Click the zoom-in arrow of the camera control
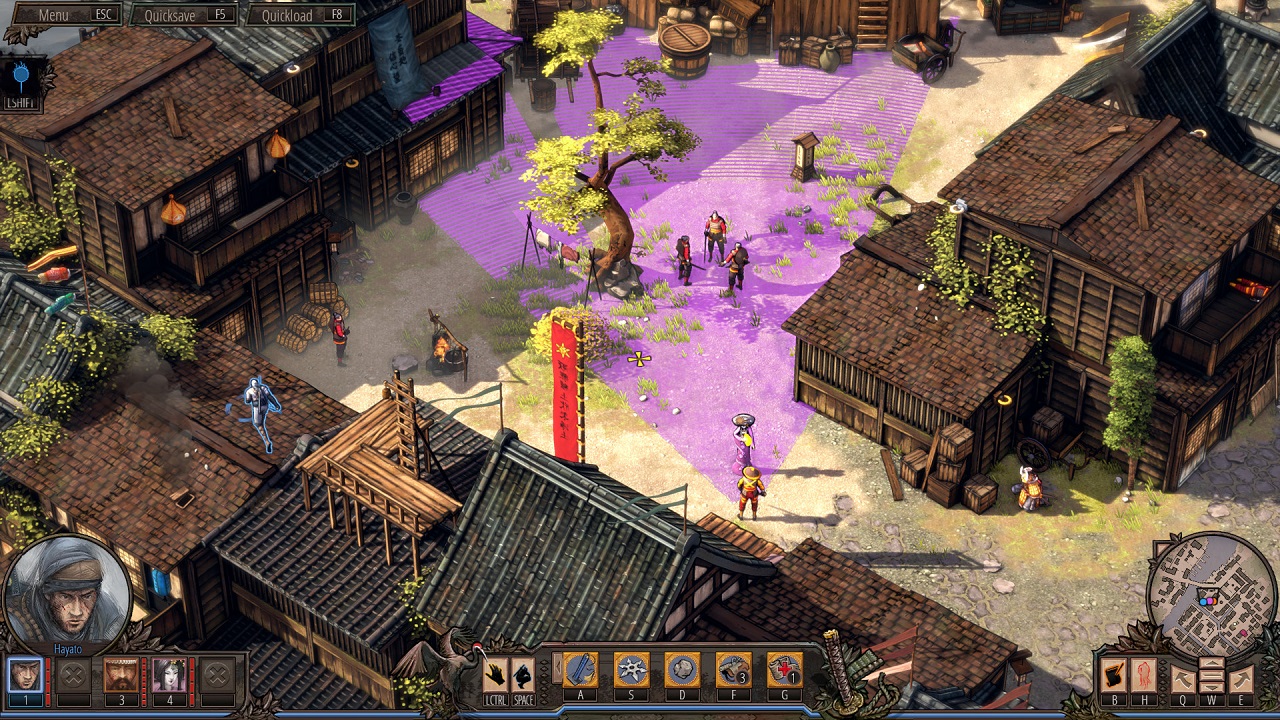Image resolution: width=1280 pixels, height=720 pixels. pos(1211,663)
